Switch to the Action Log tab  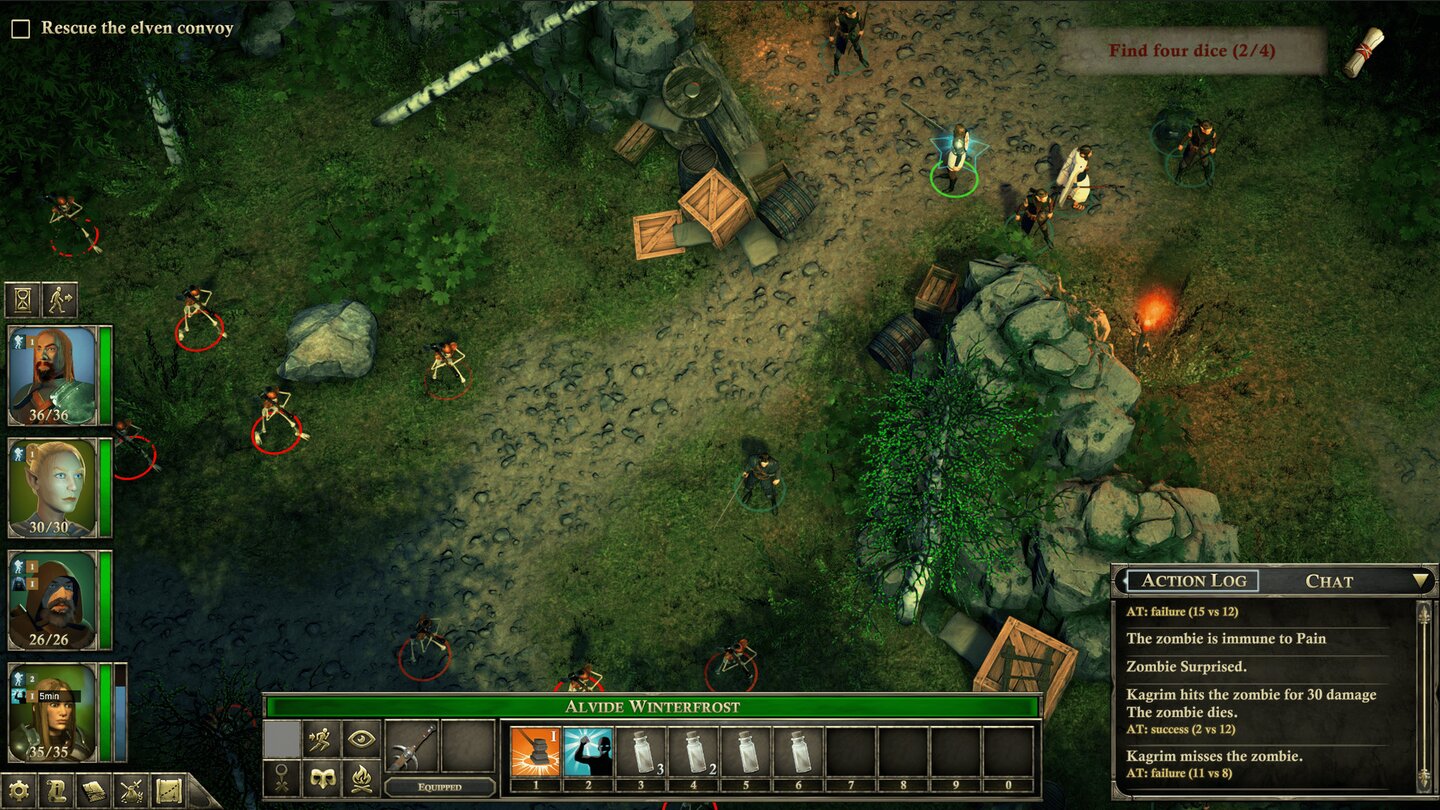tap(1197, 580)
